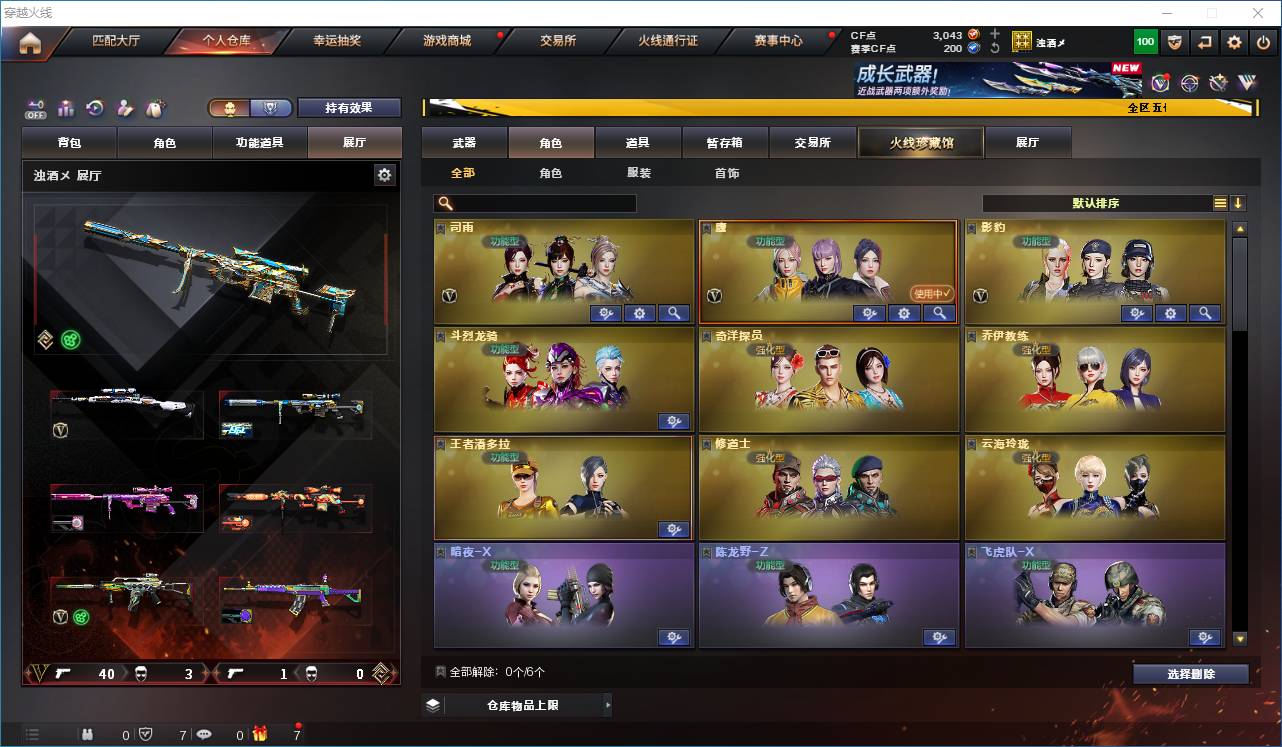Open the 交易所 menu at the top
Screen dimensions: 1282x747
(x=556, y=41)
